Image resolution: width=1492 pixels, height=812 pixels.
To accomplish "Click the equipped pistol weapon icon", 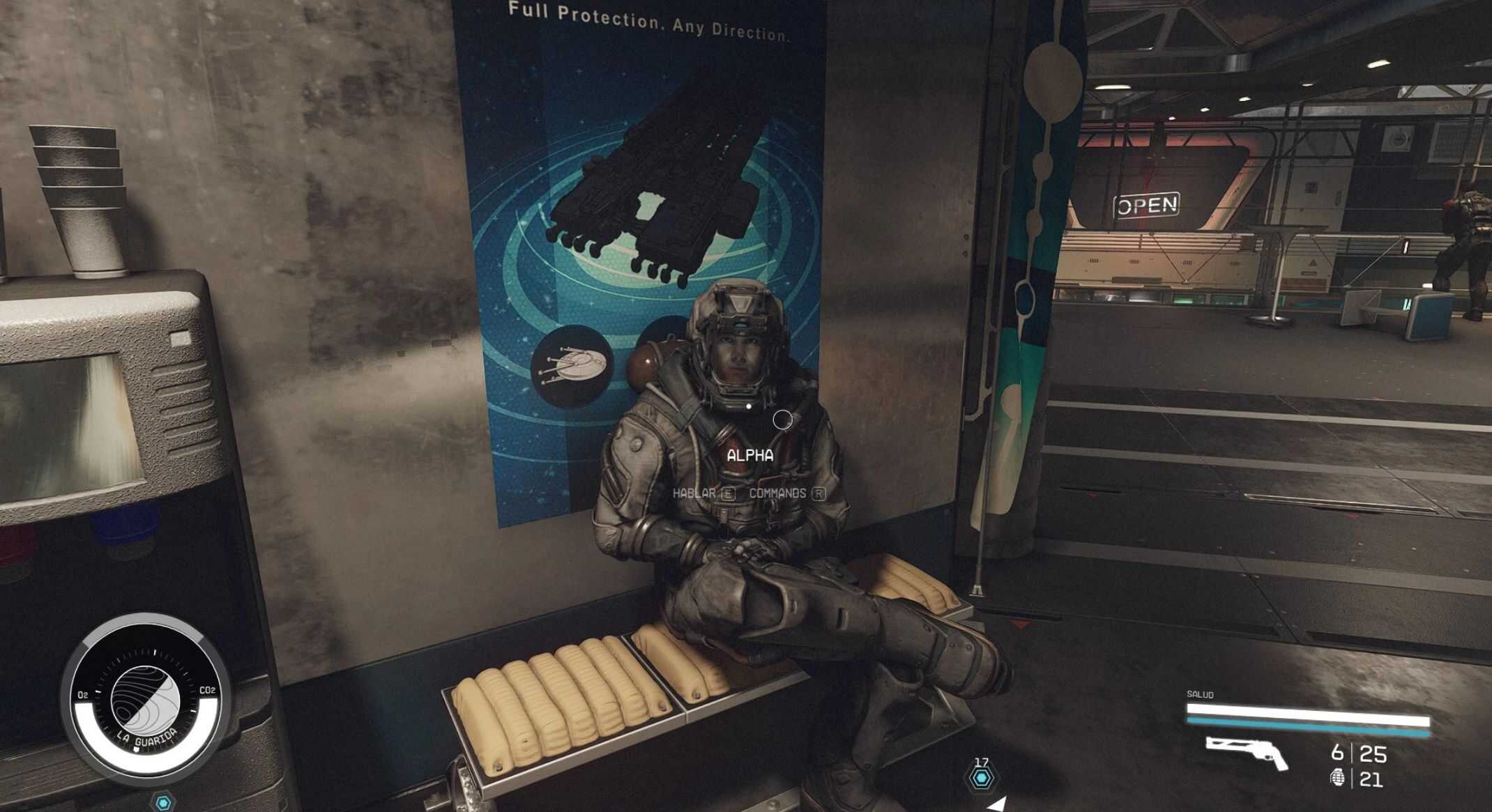I will coord(1247,753).
